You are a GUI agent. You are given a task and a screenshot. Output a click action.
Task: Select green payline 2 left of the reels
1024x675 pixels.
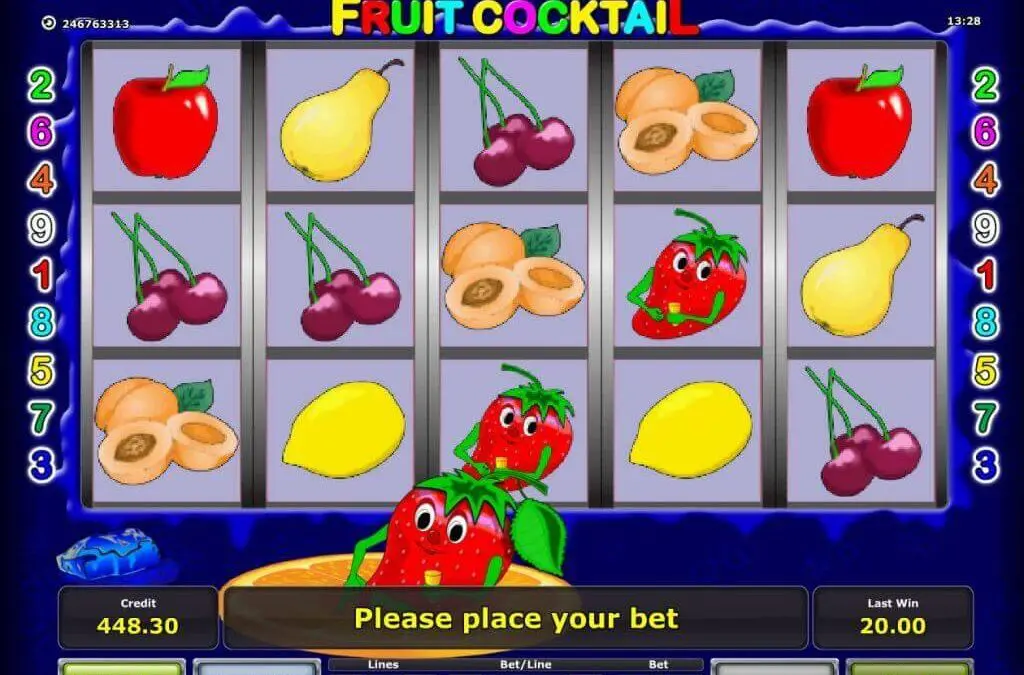point(41,86)
